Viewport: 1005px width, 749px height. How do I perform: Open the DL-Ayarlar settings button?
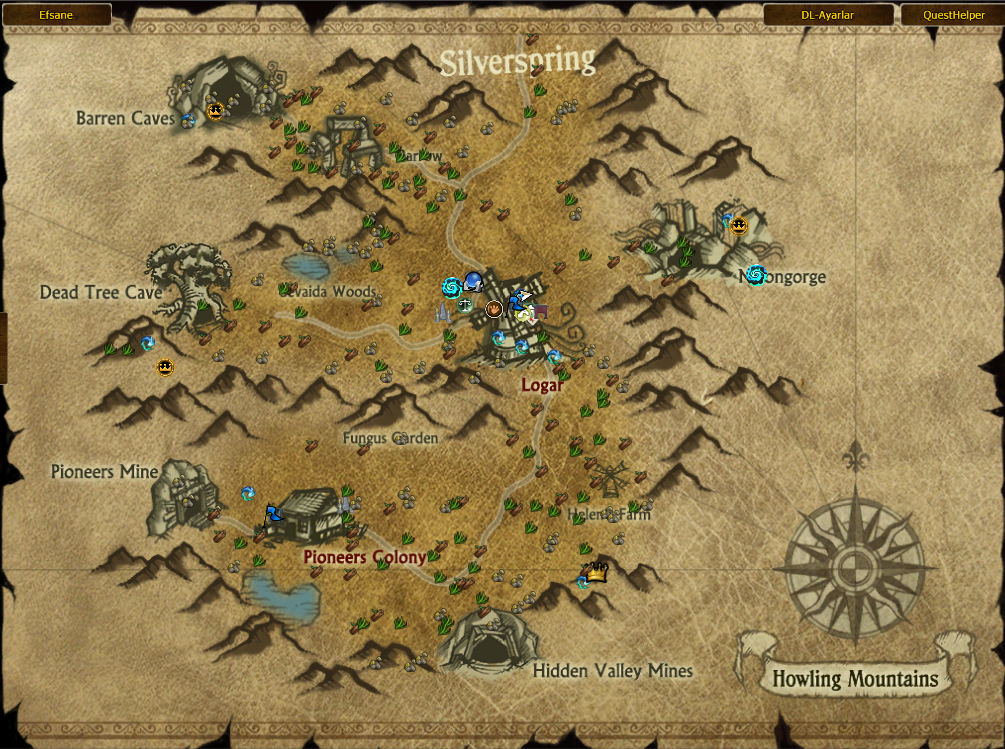[828, 15]
